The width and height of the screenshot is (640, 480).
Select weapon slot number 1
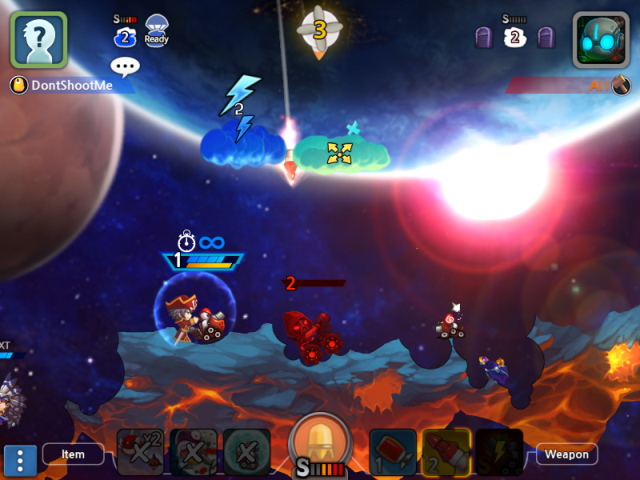pyautogui.click(x=393, y=452)
